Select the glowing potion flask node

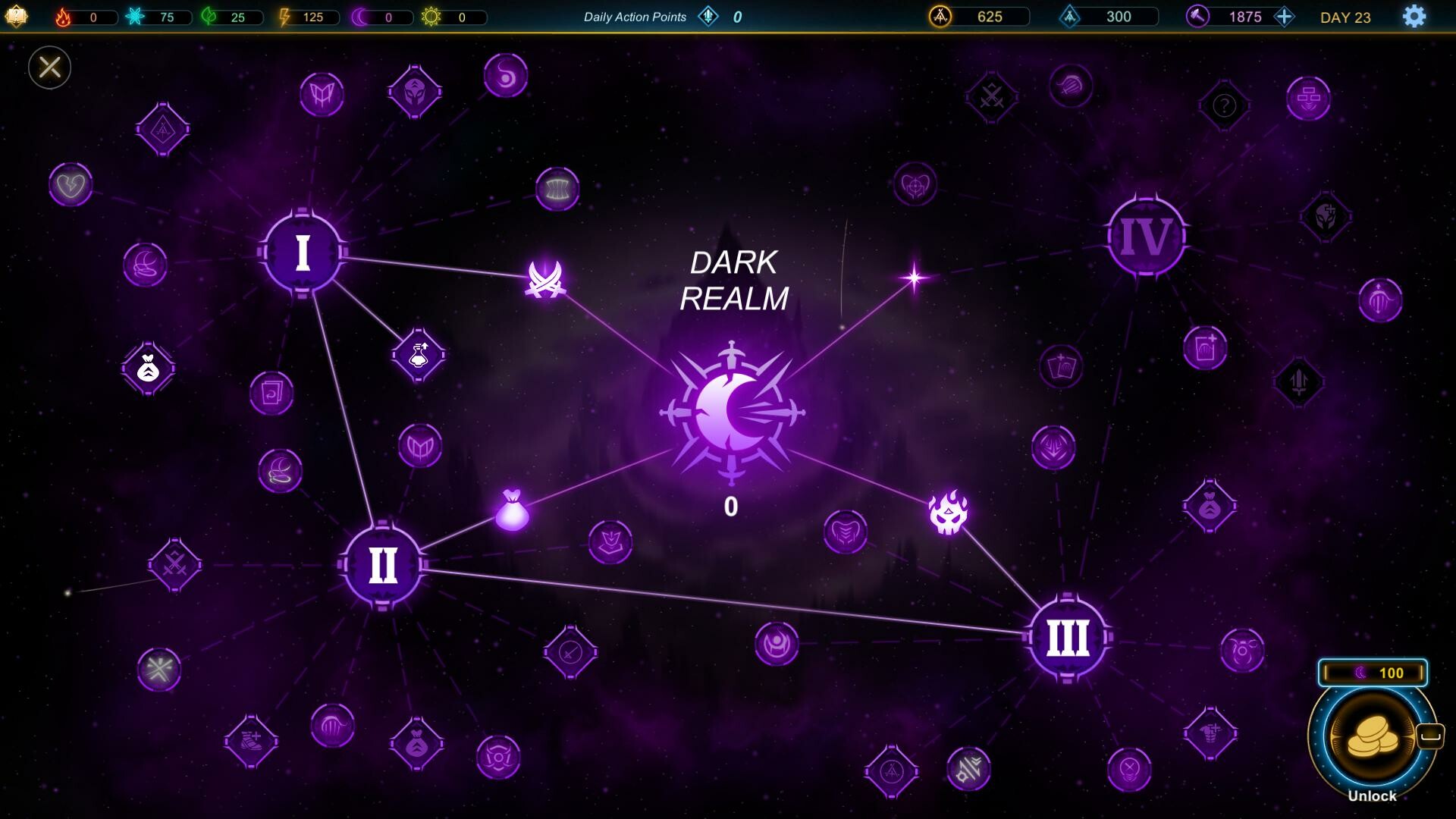[x=418, y=355]
